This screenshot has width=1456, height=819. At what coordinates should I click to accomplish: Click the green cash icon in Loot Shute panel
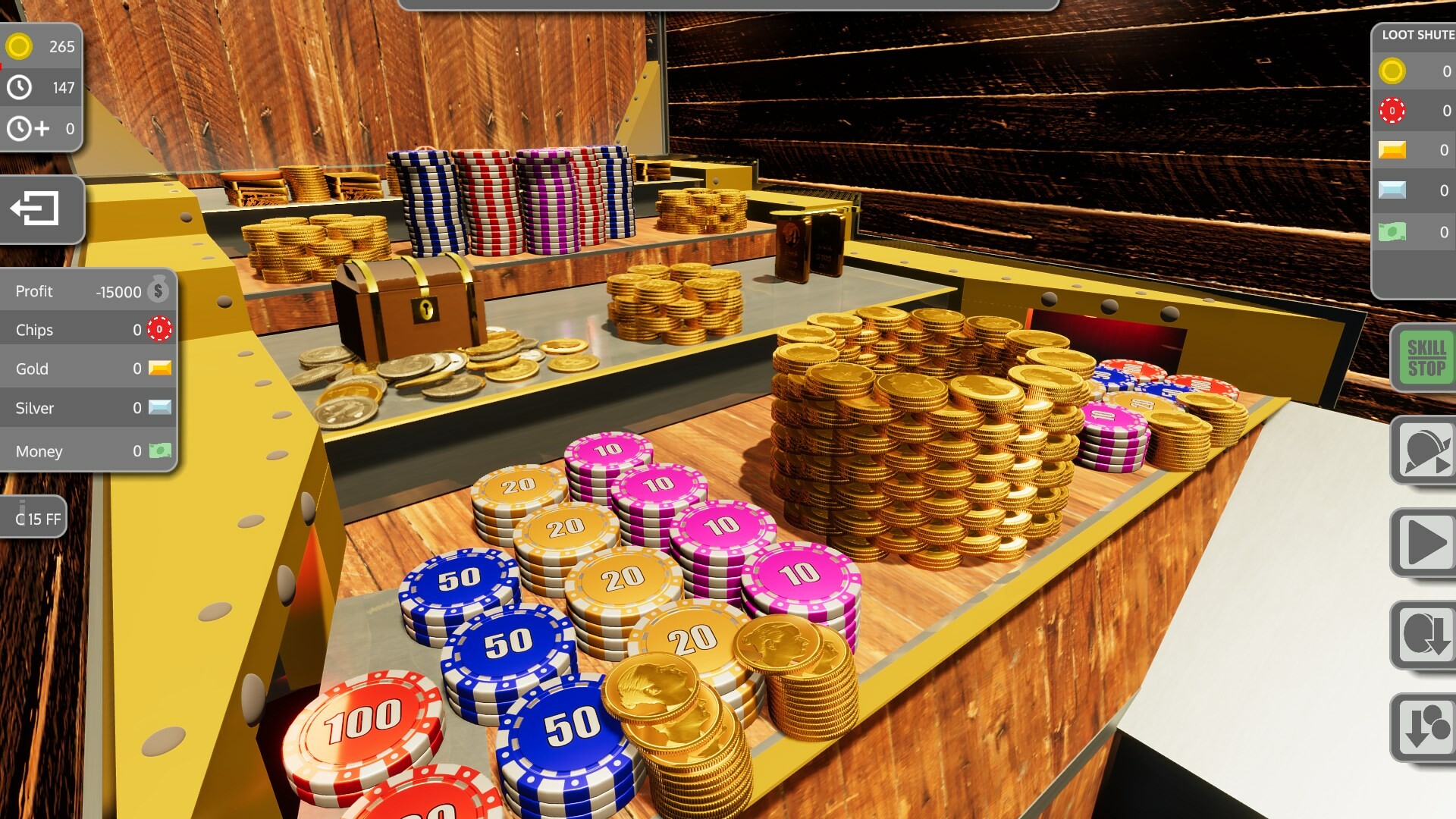[1394, 230]
